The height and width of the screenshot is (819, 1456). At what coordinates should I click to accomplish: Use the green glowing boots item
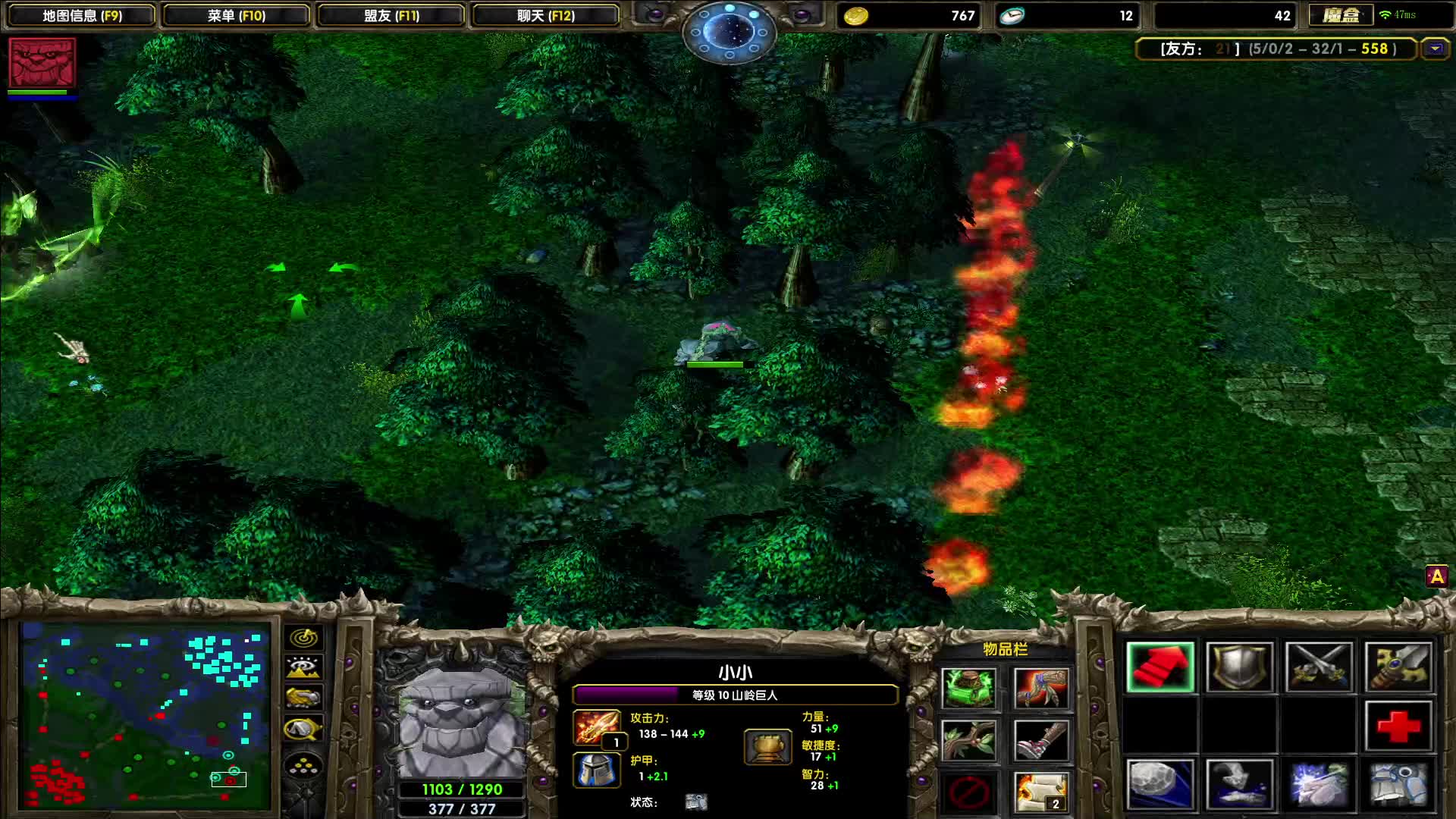tap(968, 688)
